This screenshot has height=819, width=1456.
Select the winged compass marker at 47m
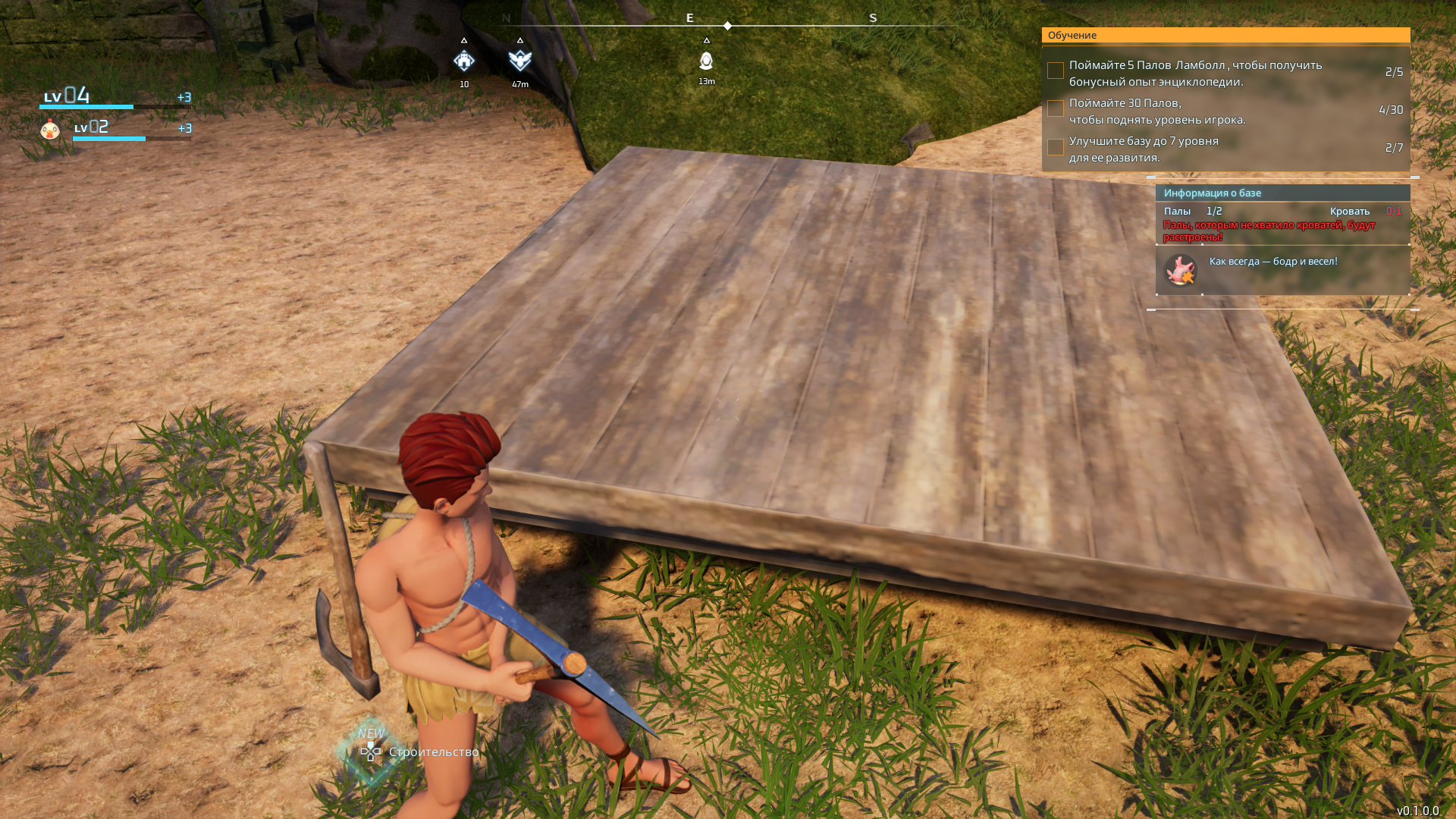(x=520, y=60)
